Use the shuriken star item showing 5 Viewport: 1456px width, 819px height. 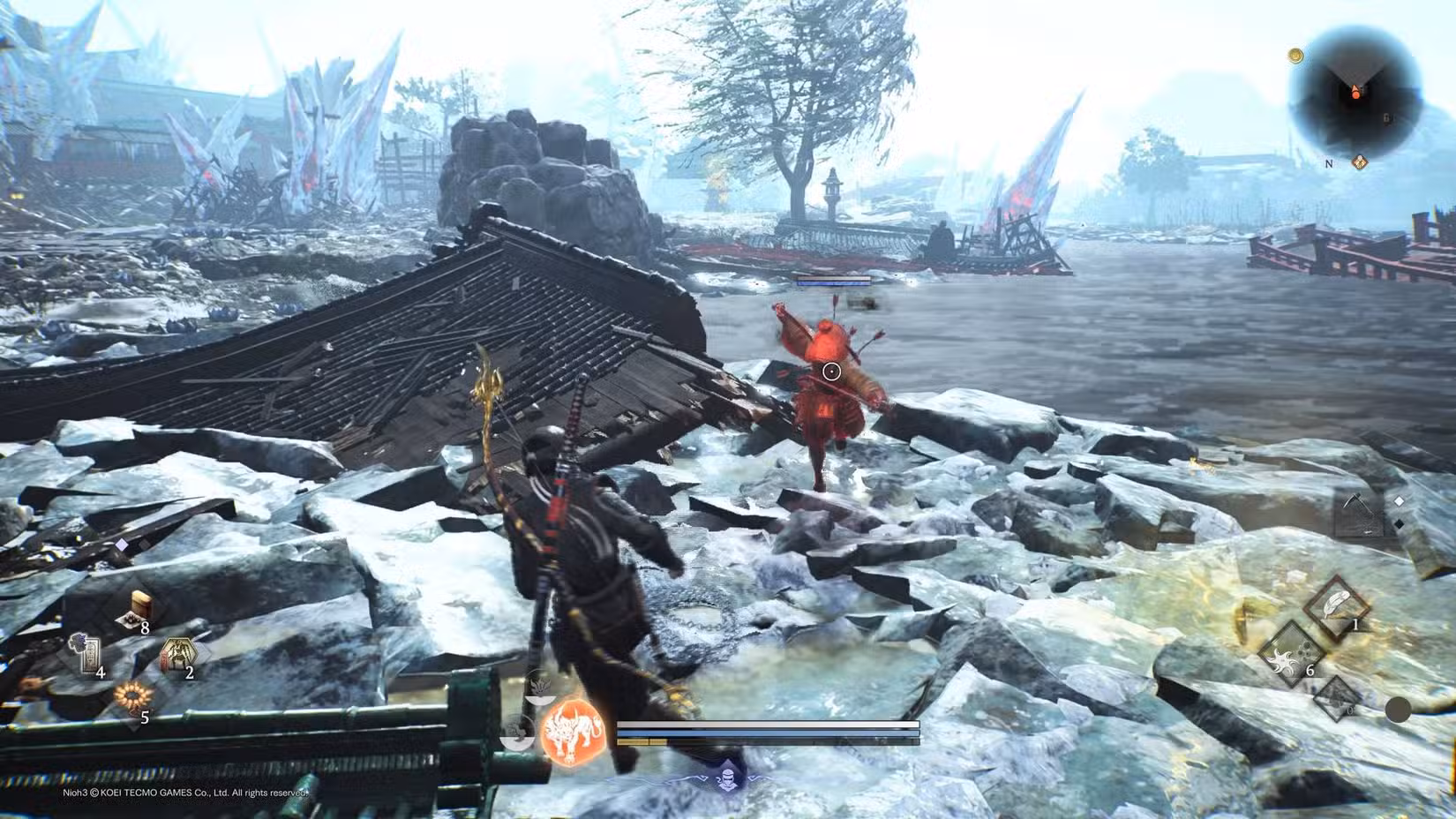point(132,696)
